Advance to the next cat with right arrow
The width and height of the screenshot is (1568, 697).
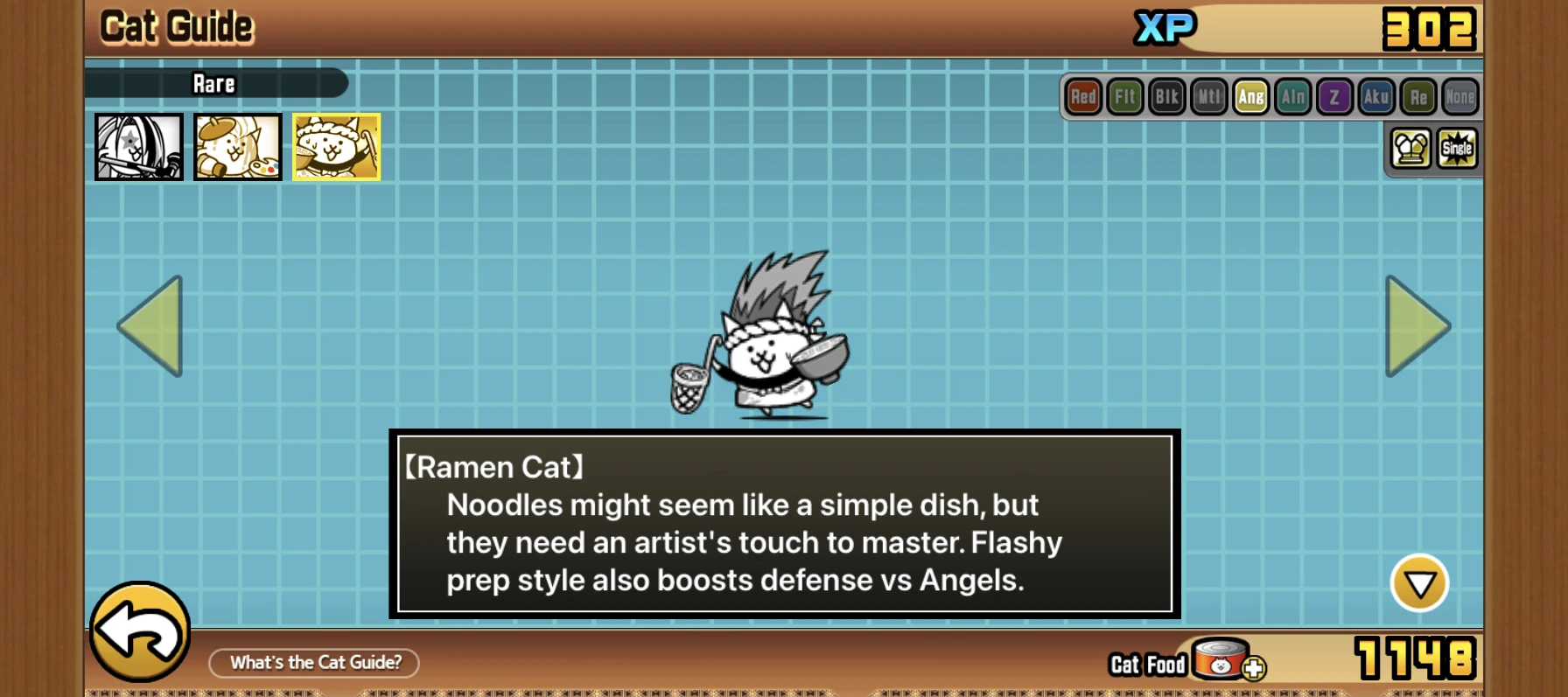(x=1417, y=325)
